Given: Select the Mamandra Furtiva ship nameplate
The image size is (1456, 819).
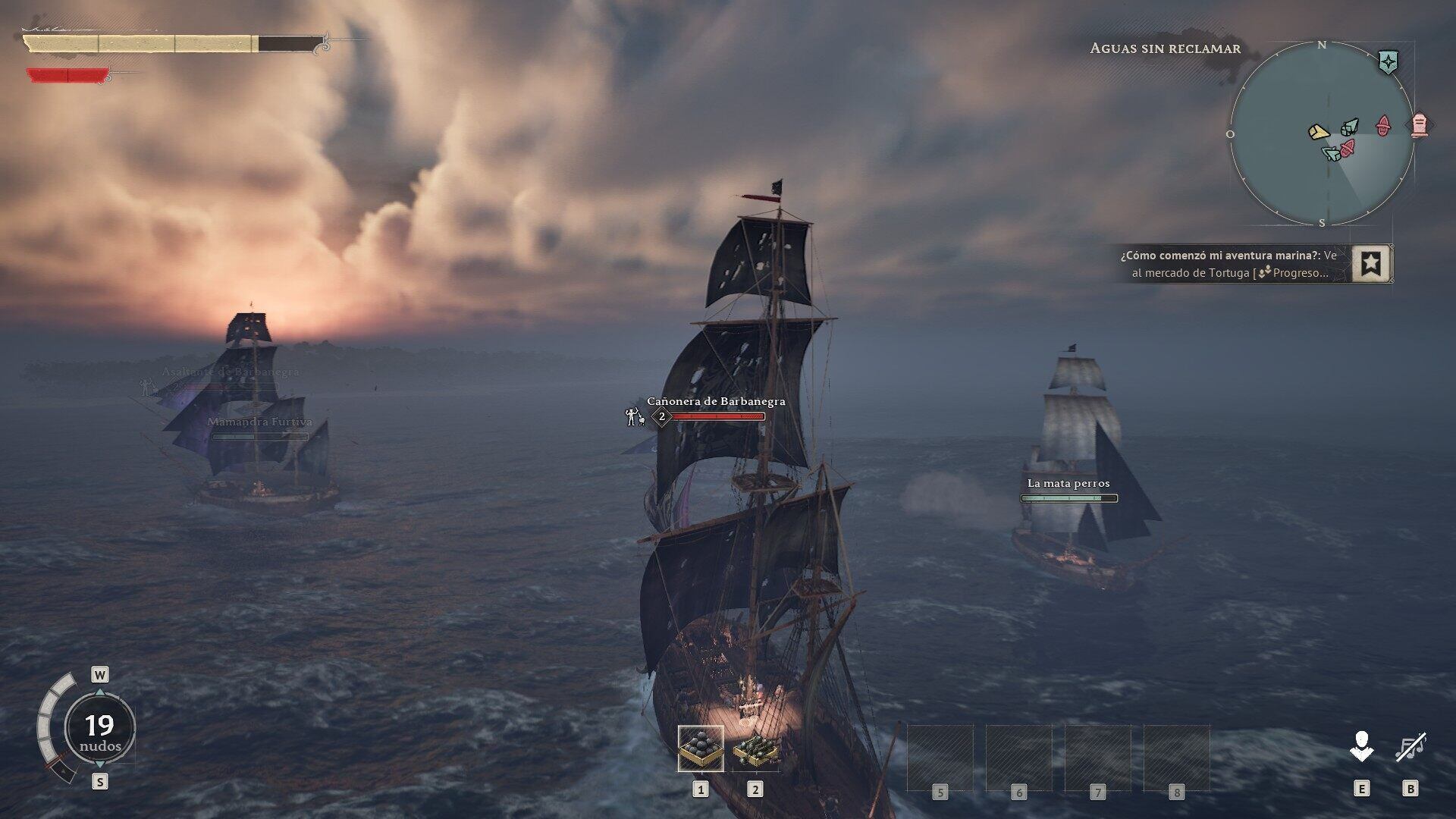Looking at the screenshot, I should coord(259,422).
